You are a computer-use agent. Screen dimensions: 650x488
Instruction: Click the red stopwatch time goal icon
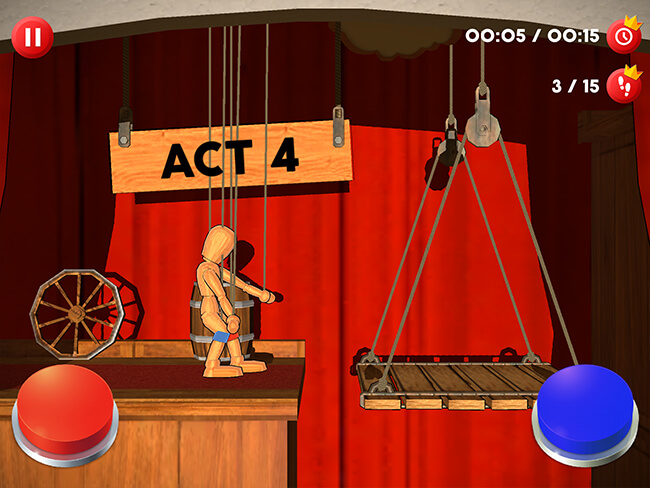(x=625, y=36)
